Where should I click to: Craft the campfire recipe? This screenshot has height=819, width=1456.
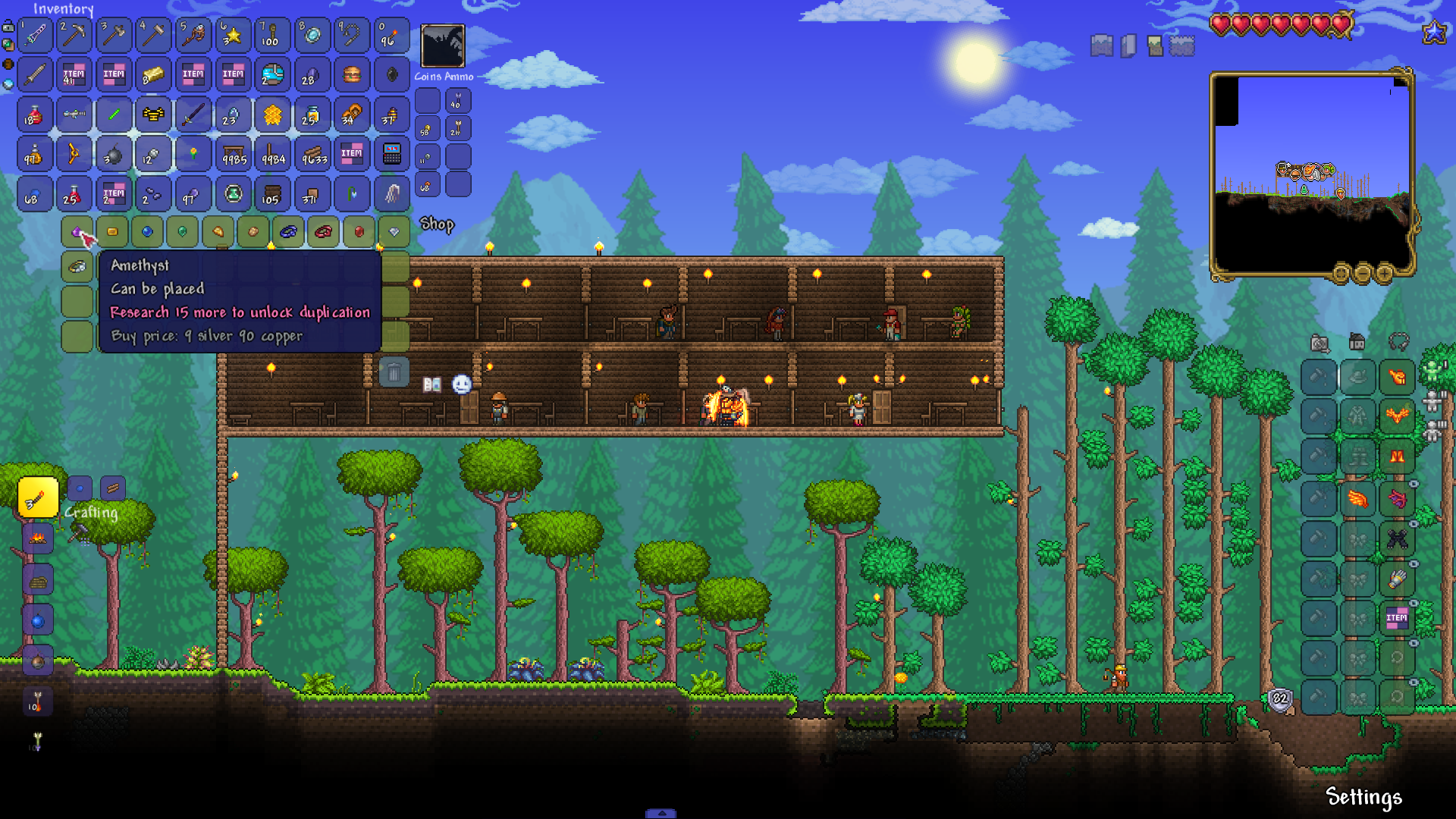(37, 538)
